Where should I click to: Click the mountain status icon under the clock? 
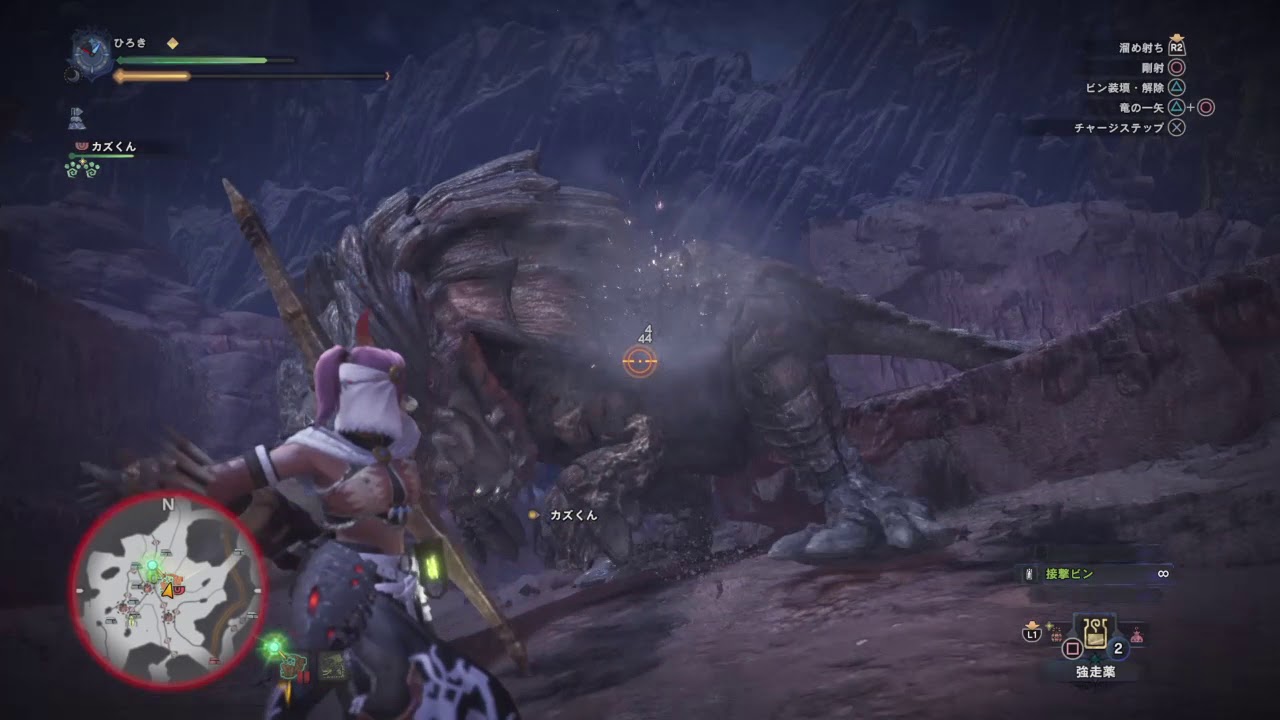pyautogui.click(x=78, y=118)
